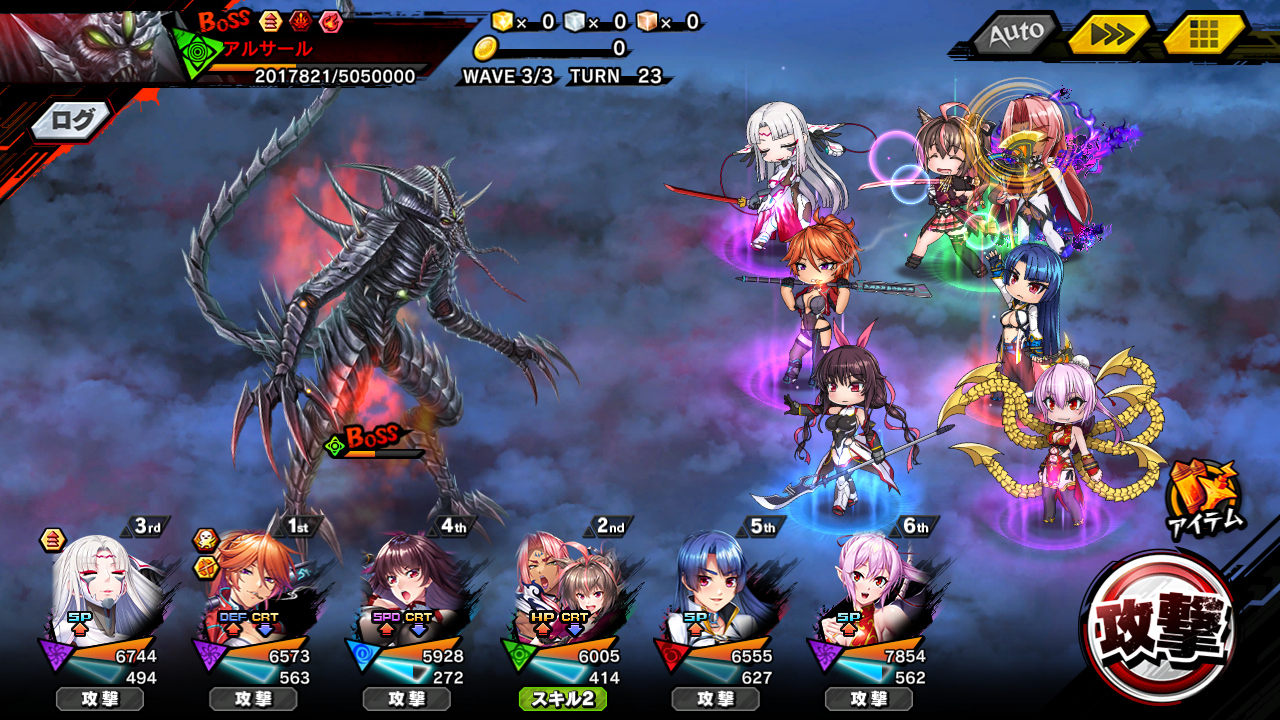Inspect the boss アルサール portrait
This screenshot has height=720, width=1280.
click(x=85, y=42)
